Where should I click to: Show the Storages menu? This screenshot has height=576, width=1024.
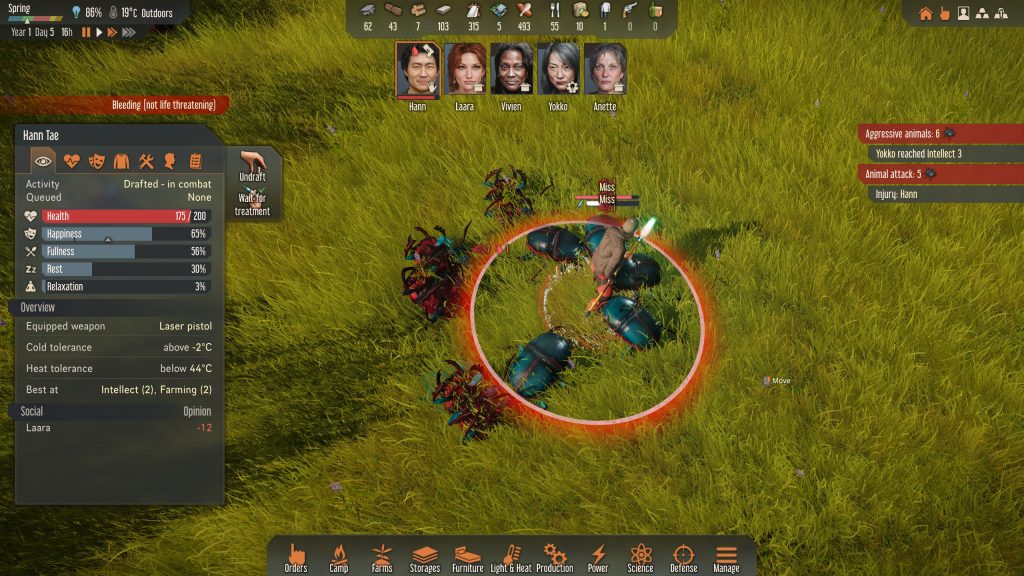[425, 557]
